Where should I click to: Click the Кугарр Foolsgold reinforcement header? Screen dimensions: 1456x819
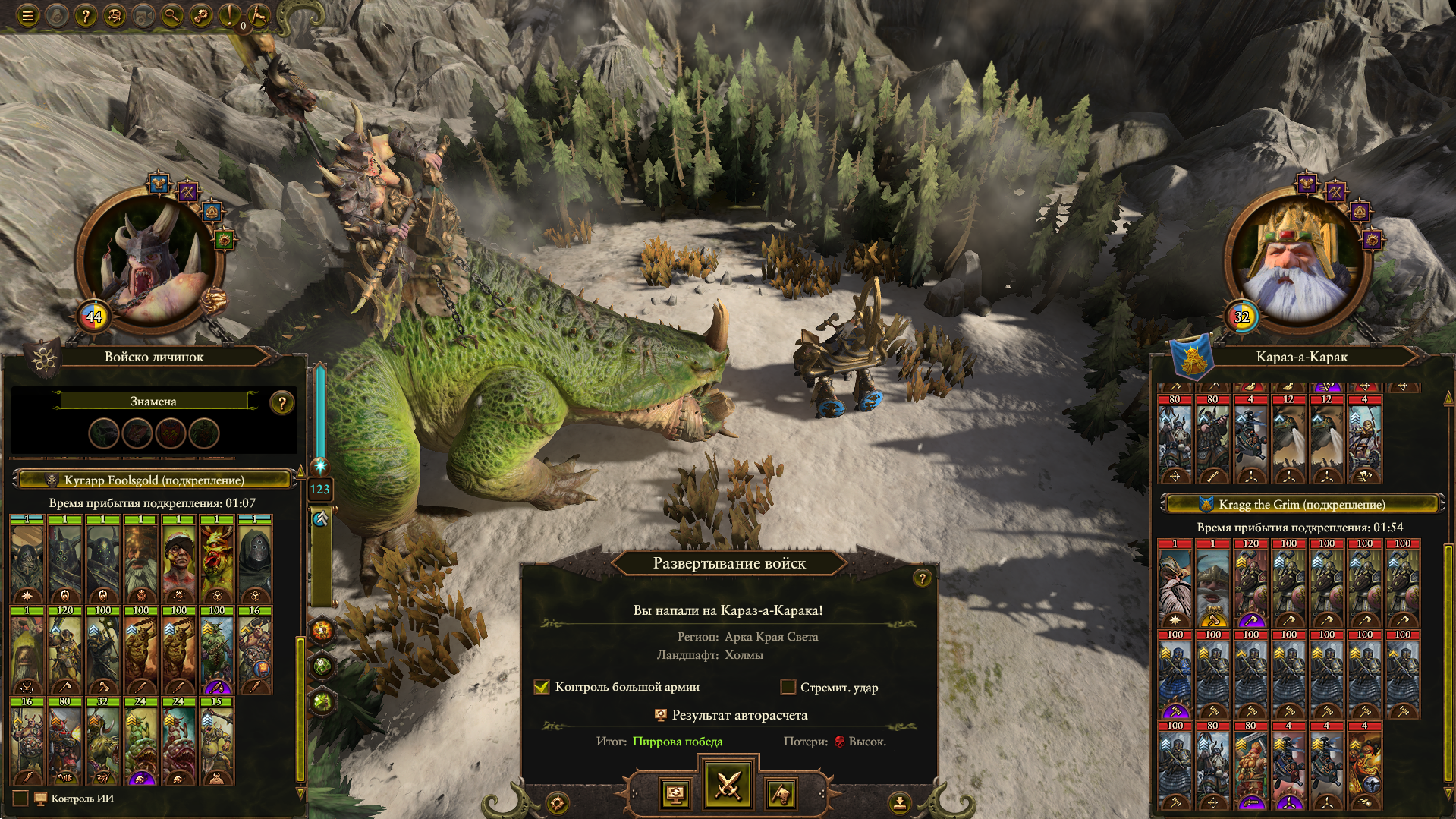tap(154, 480)
